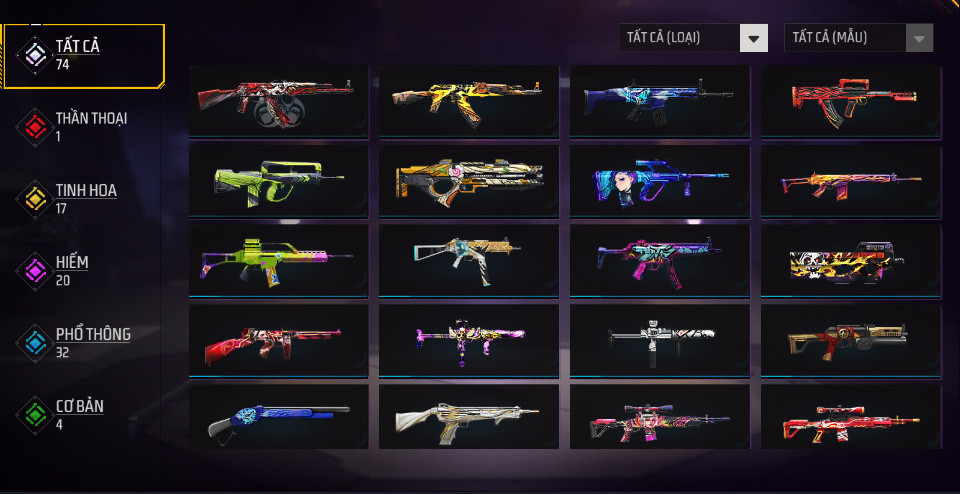Switch to the Thần Thoại rarity tab
Image resolution: width=960 pixels, height=494 pixels.
click(84, 126)
